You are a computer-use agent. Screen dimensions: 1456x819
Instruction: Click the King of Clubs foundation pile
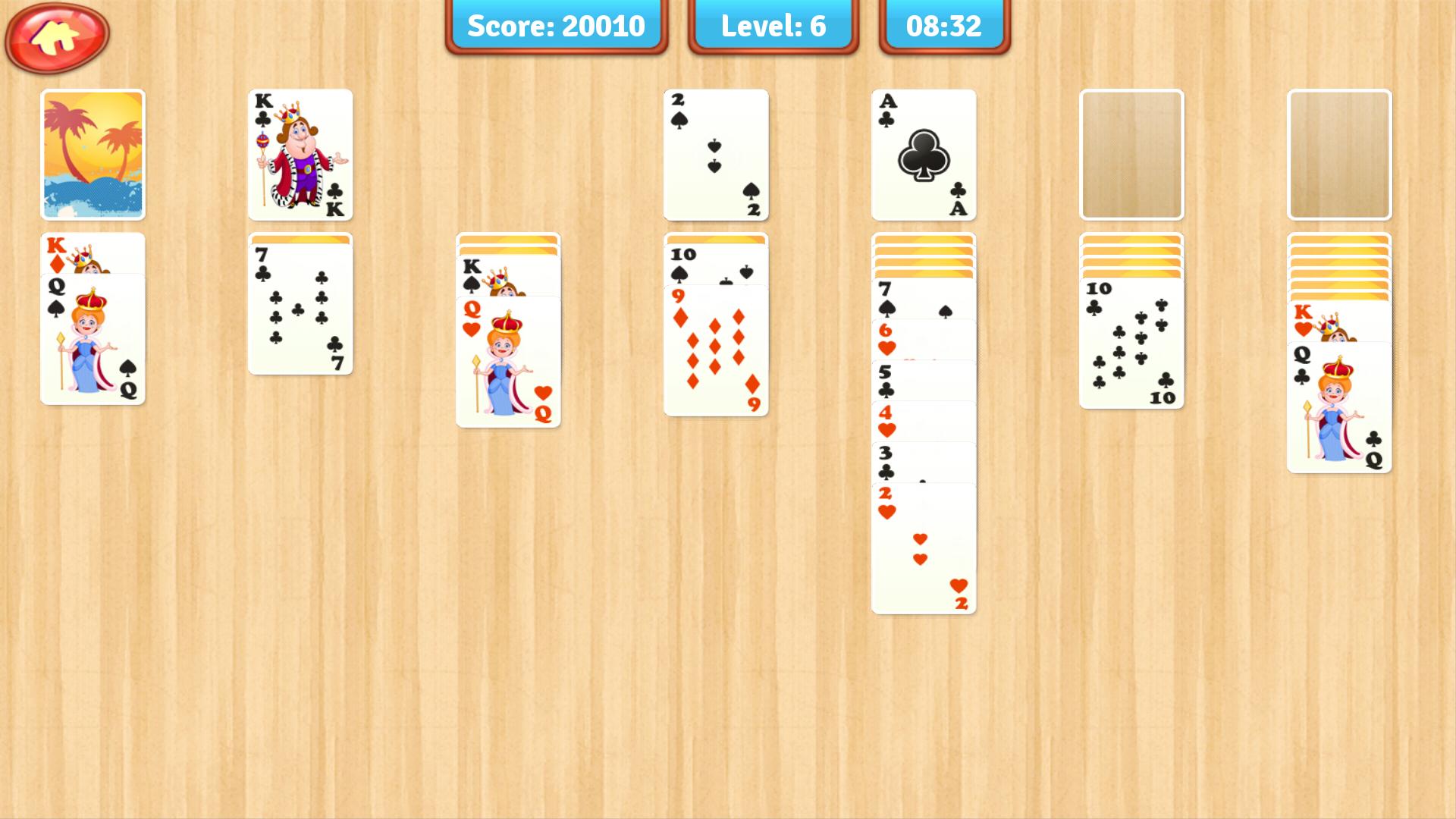click(x=300, y=154)
